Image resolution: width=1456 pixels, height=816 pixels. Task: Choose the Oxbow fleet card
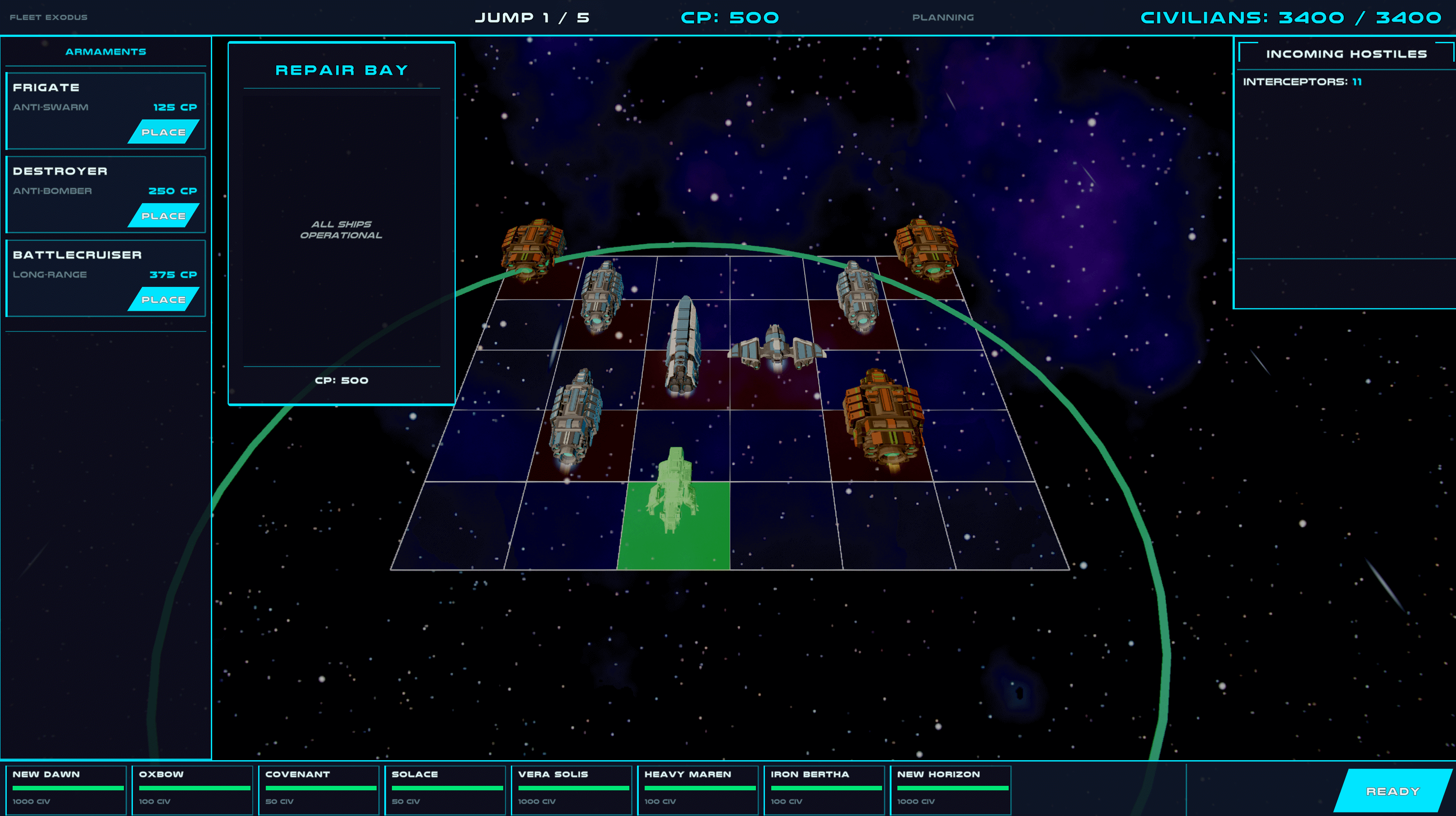pos(192,789)
